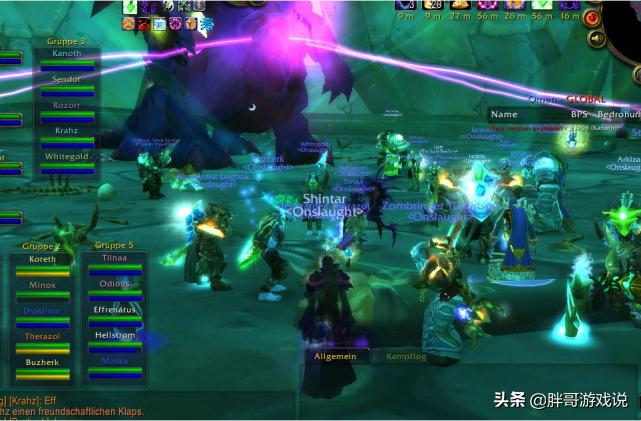Open the Kampflog chat tab
This screenshot has width=641, height=421.
click(406, 356)
